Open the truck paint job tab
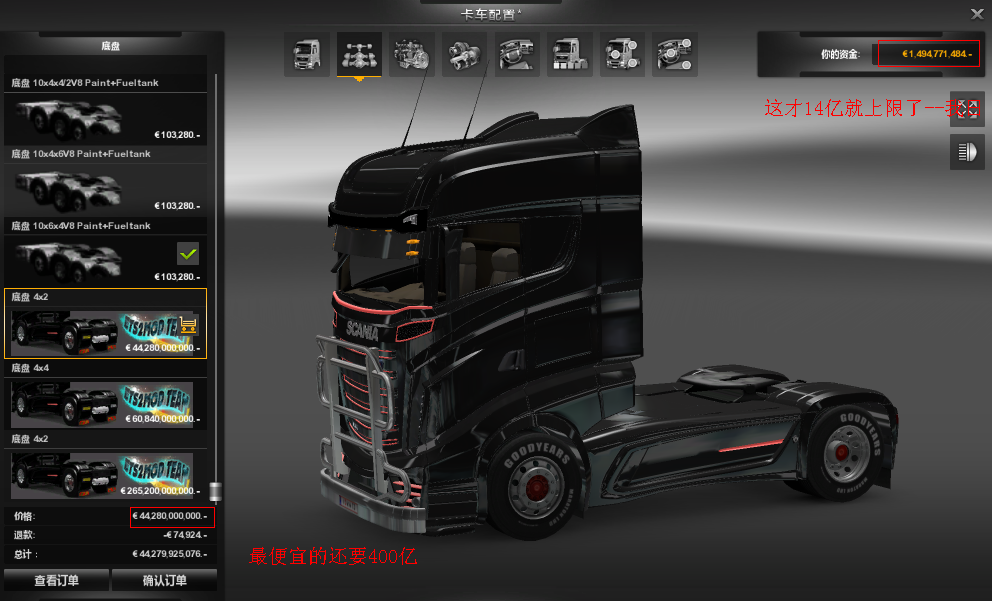The width and height of the screenshot is (992, 601). 570,54
